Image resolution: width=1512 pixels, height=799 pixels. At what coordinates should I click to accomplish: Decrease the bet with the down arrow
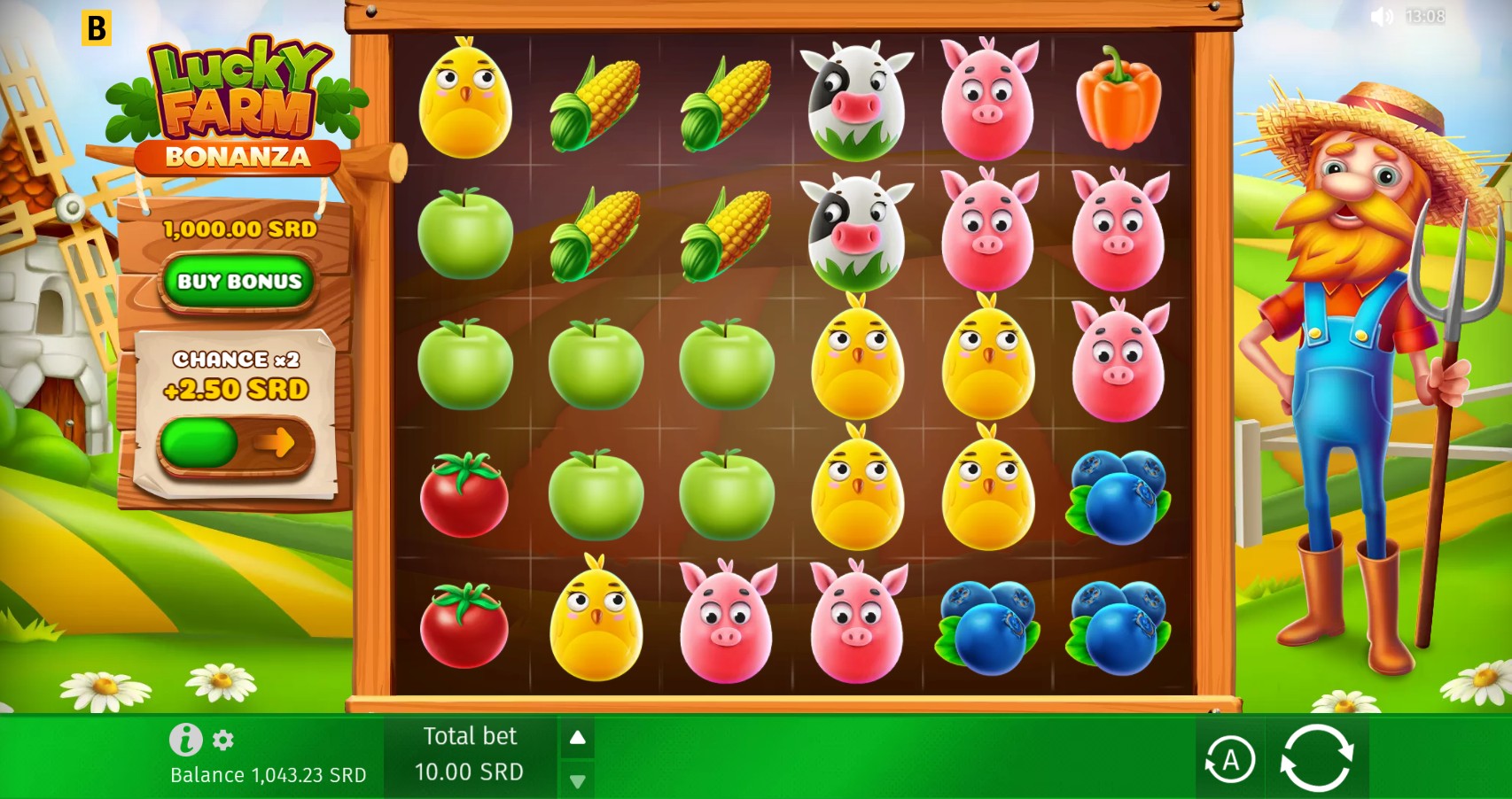click(579, 781)
